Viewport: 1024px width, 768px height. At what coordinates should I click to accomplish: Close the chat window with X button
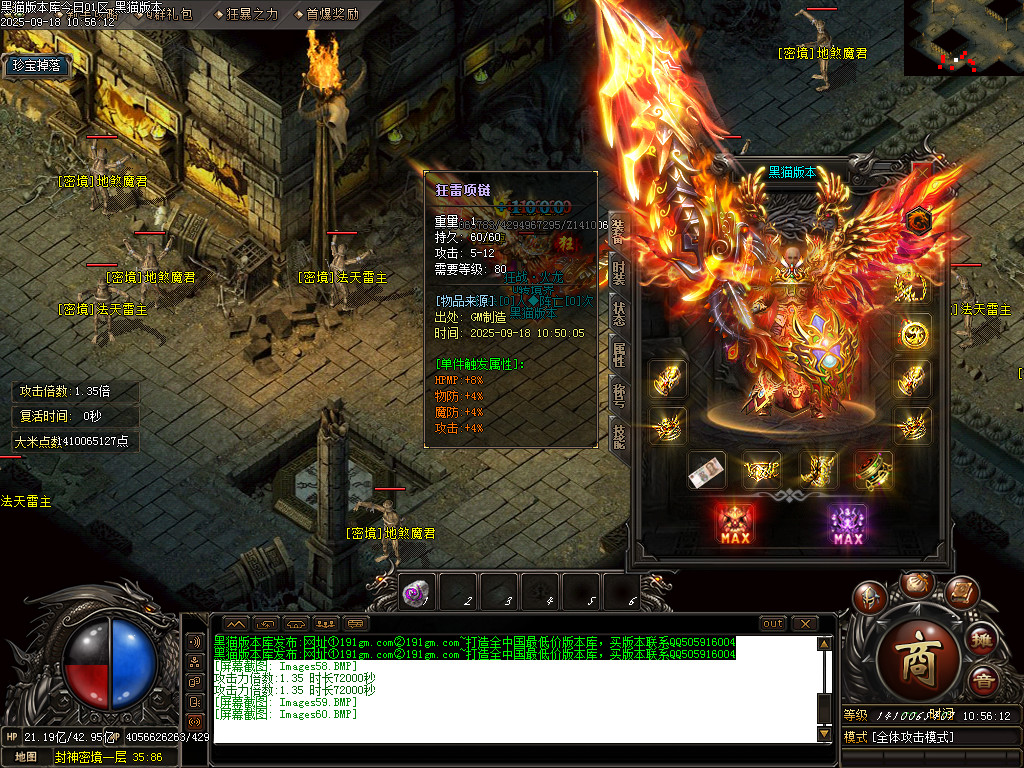click(804, 623)
